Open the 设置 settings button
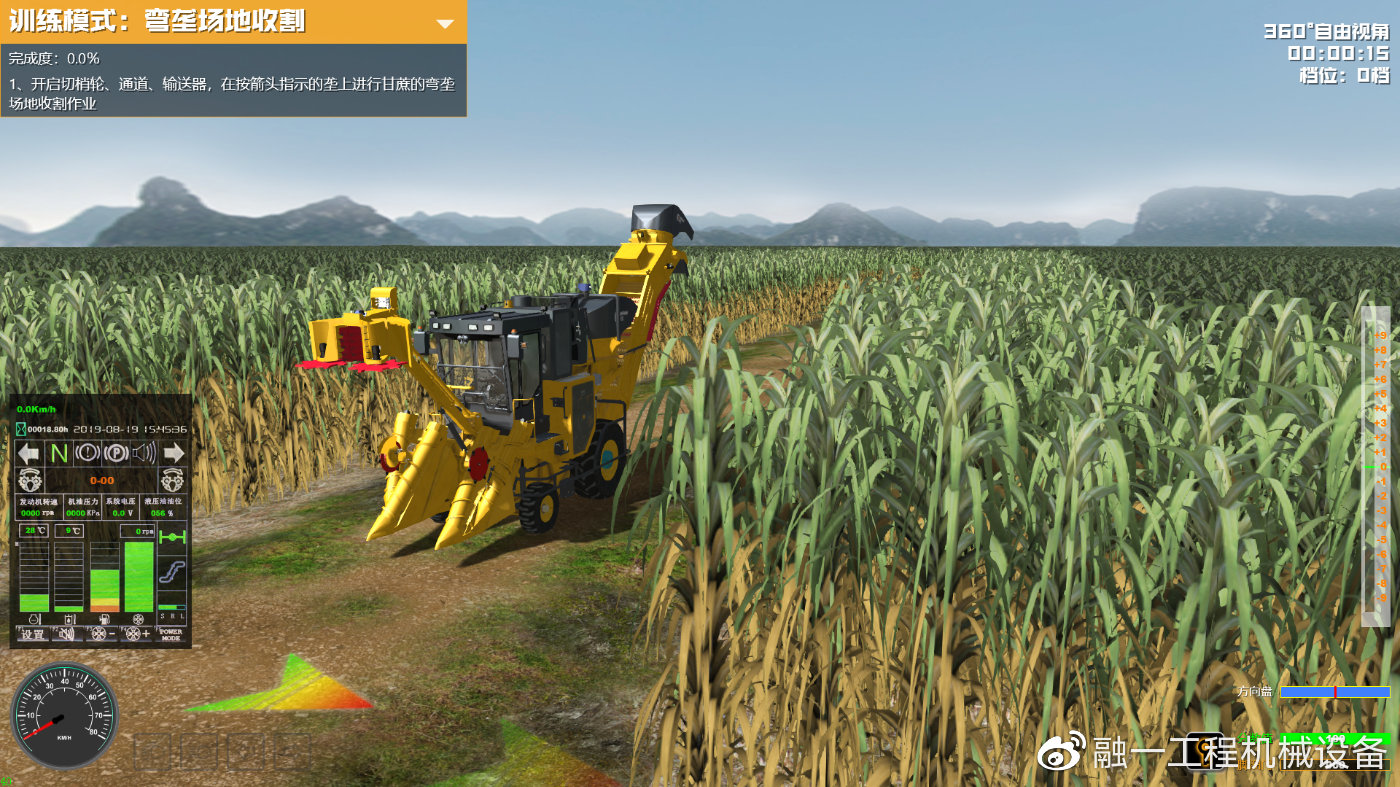Viewport: 1400px width, 787px height. [x=33, y=634]
